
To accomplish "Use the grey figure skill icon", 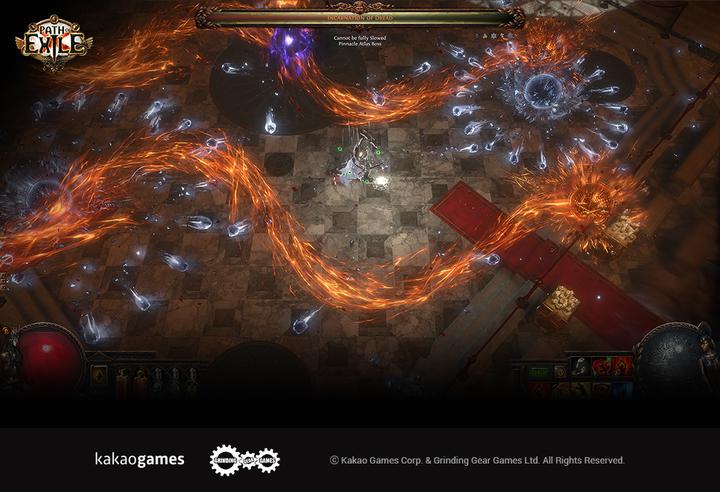I will [x=580, y=367].
